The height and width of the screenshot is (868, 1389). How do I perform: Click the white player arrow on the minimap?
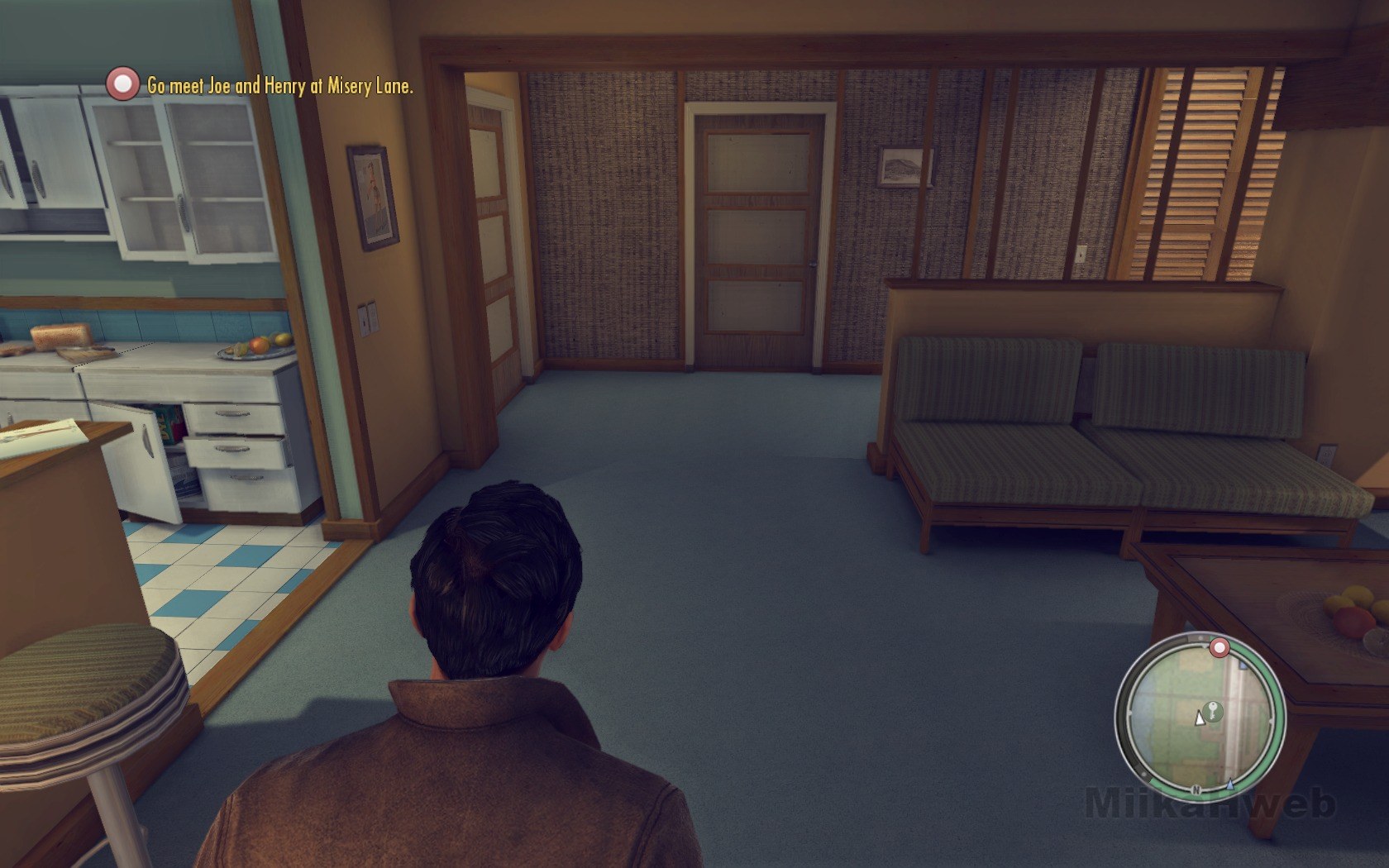click(1200, 718)
